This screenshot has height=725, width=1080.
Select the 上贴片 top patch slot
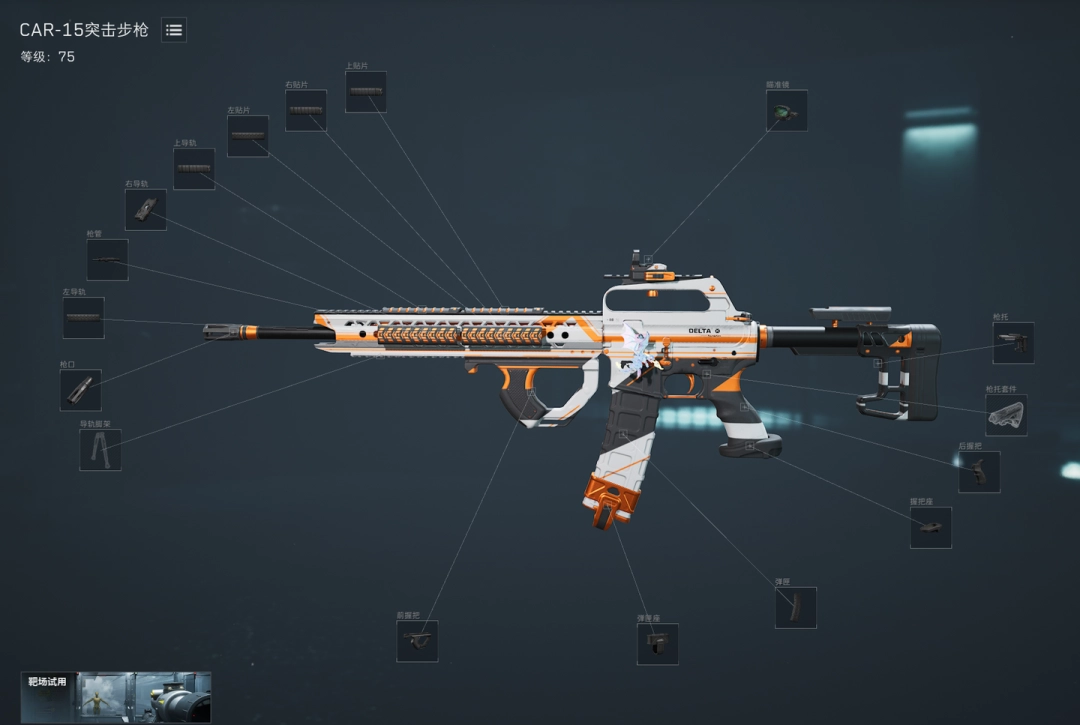(366, 92)
